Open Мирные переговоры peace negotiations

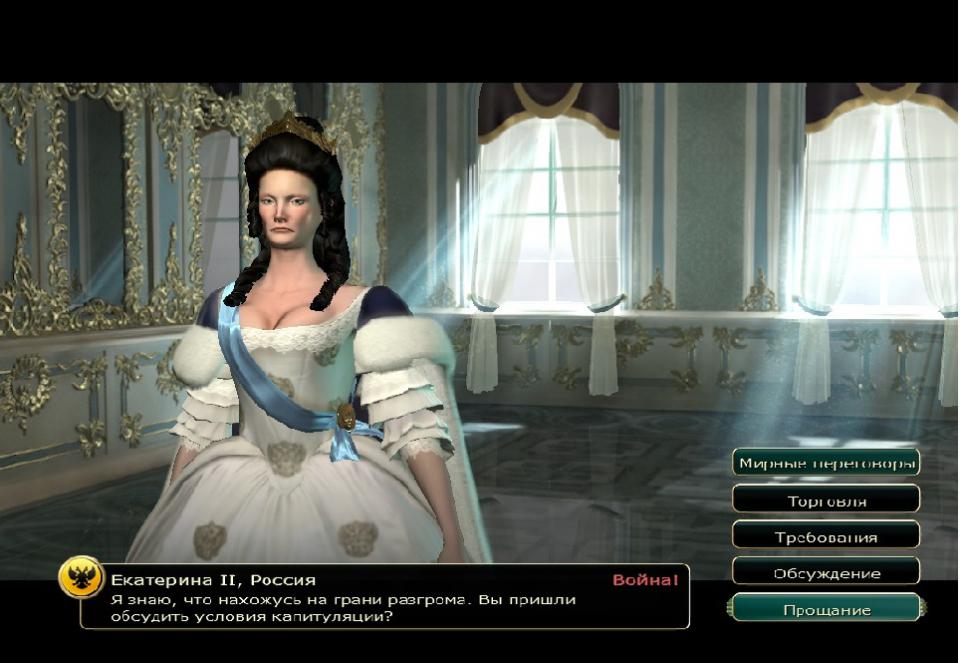click(826, 464)
